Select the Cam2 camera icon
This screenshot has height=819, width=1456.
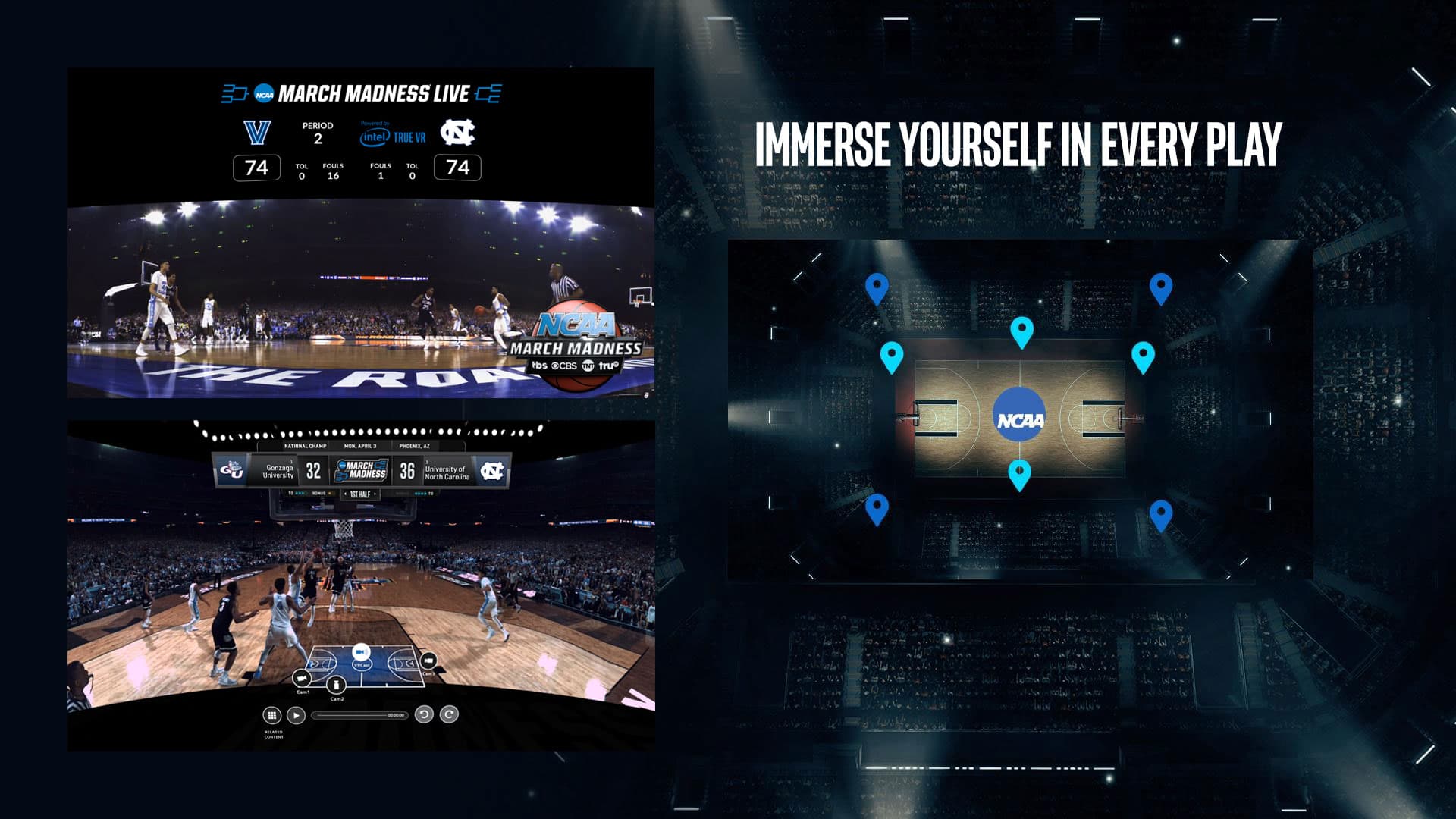tap(336, 686)
